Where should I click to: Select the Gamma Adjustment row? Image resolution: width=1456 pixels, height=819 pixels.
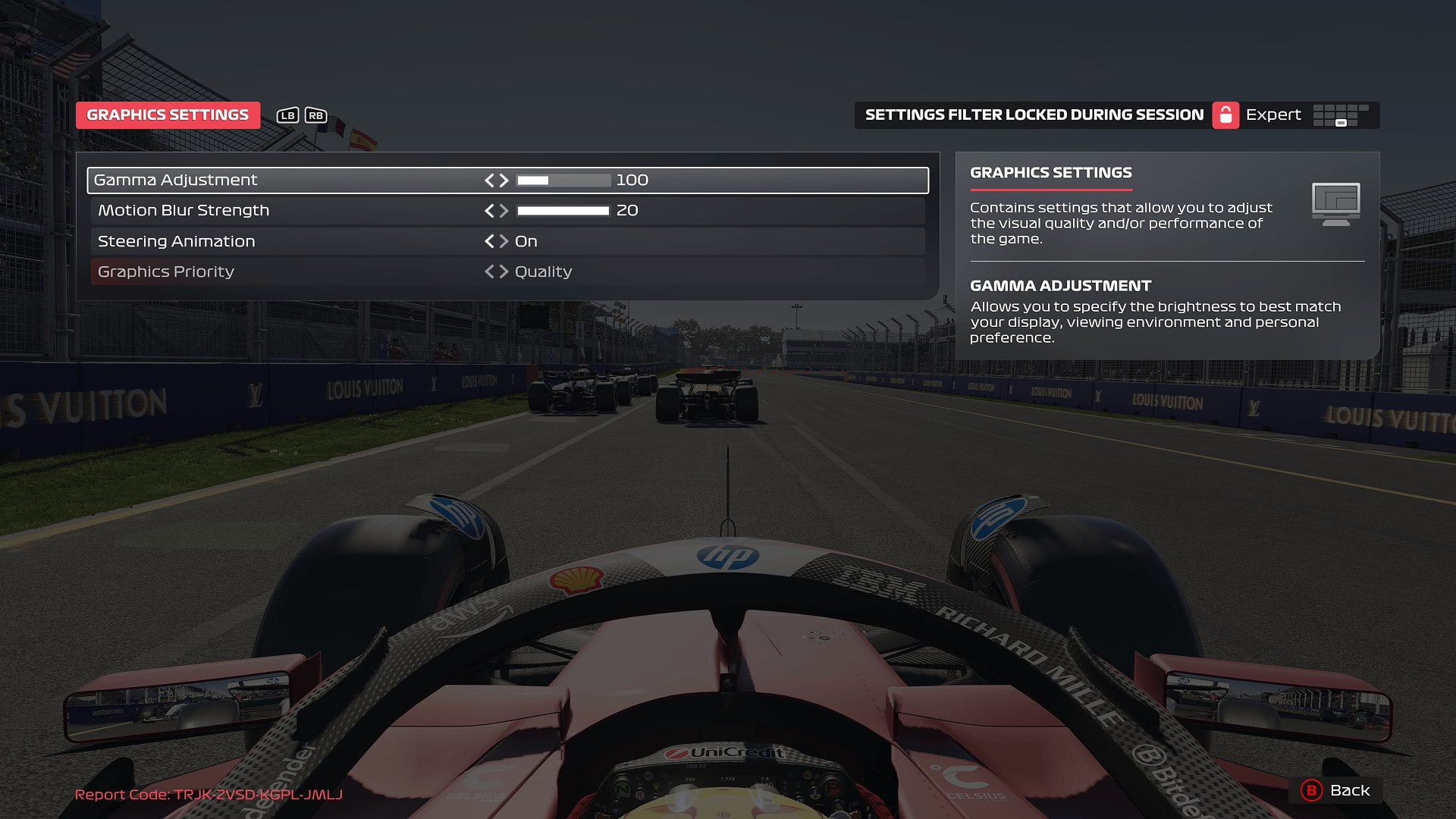(x=303, y=180)
